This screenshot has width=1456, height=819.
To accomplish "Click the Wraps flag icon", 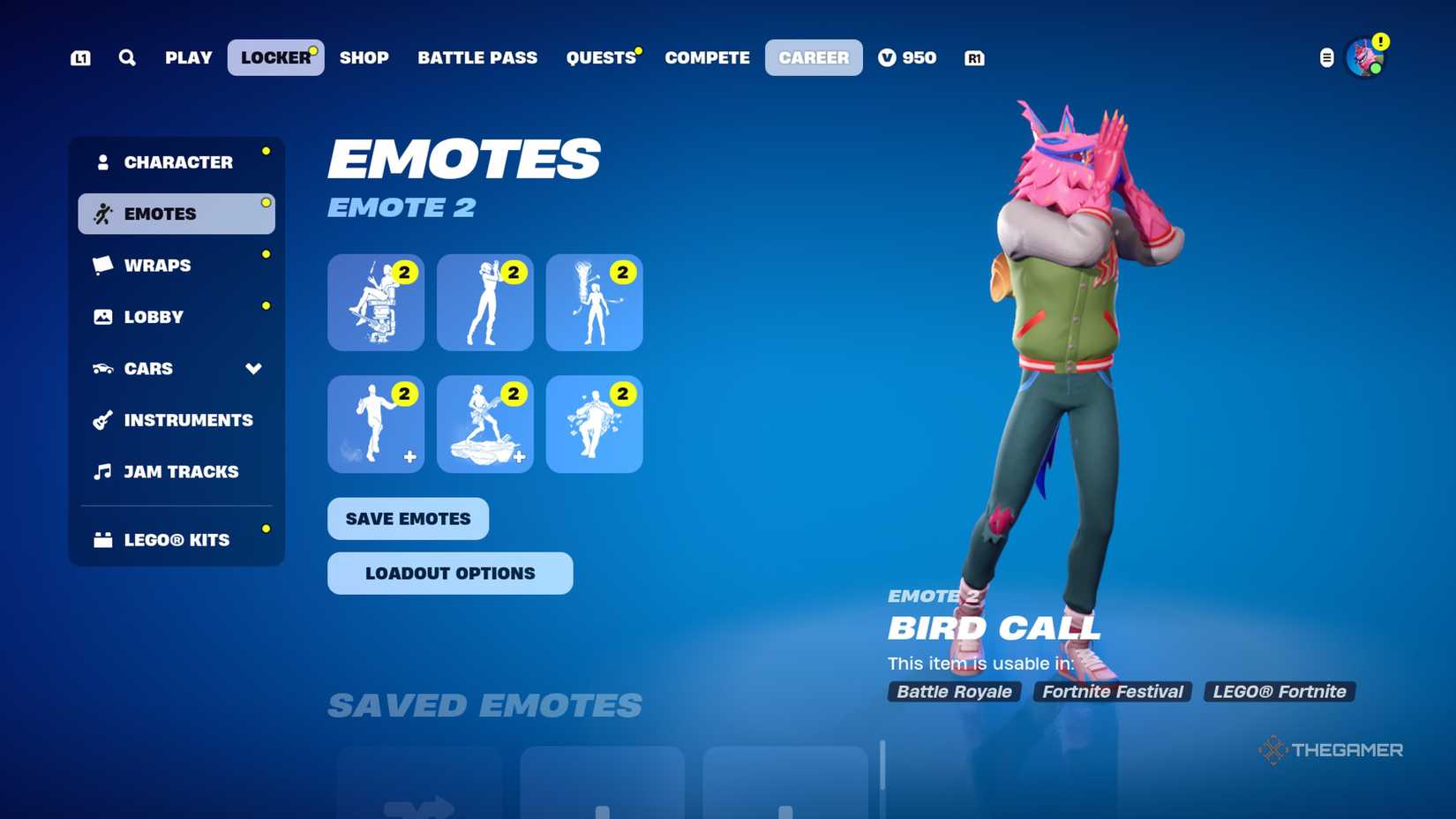I will tap(101, 265).
